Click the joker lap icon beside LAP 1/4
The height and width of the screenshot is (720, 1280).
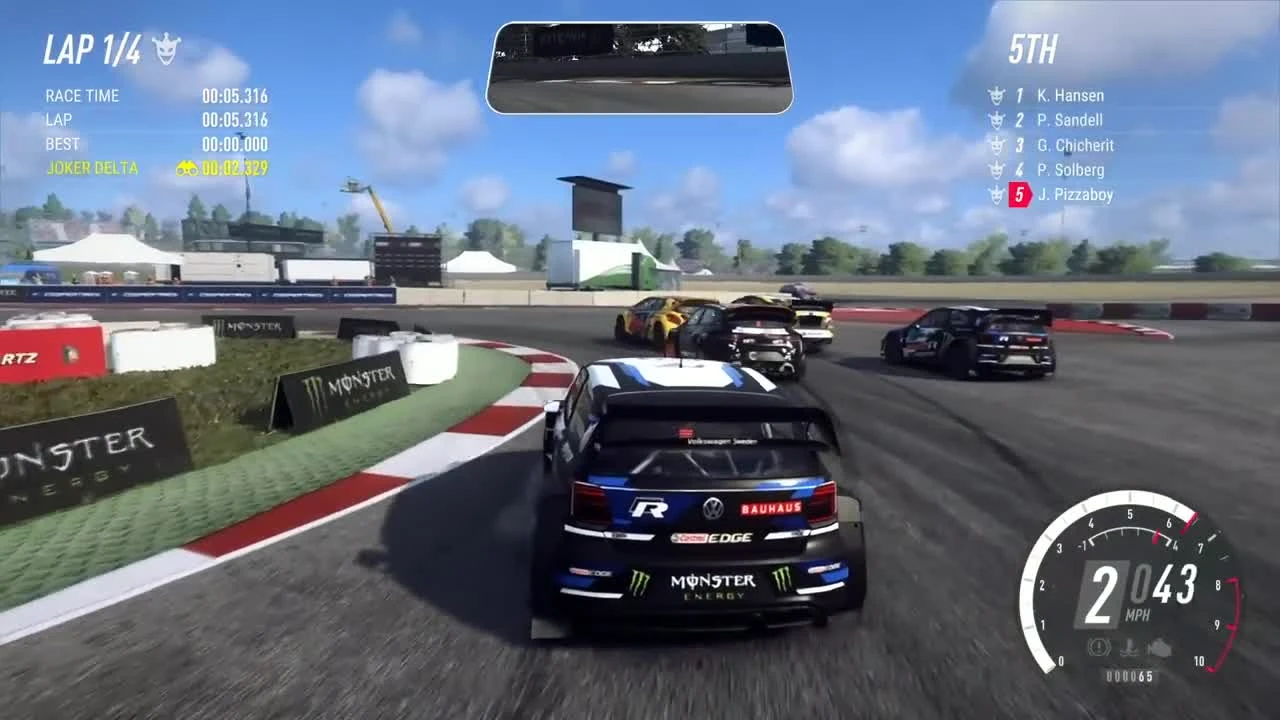point(167,46)
